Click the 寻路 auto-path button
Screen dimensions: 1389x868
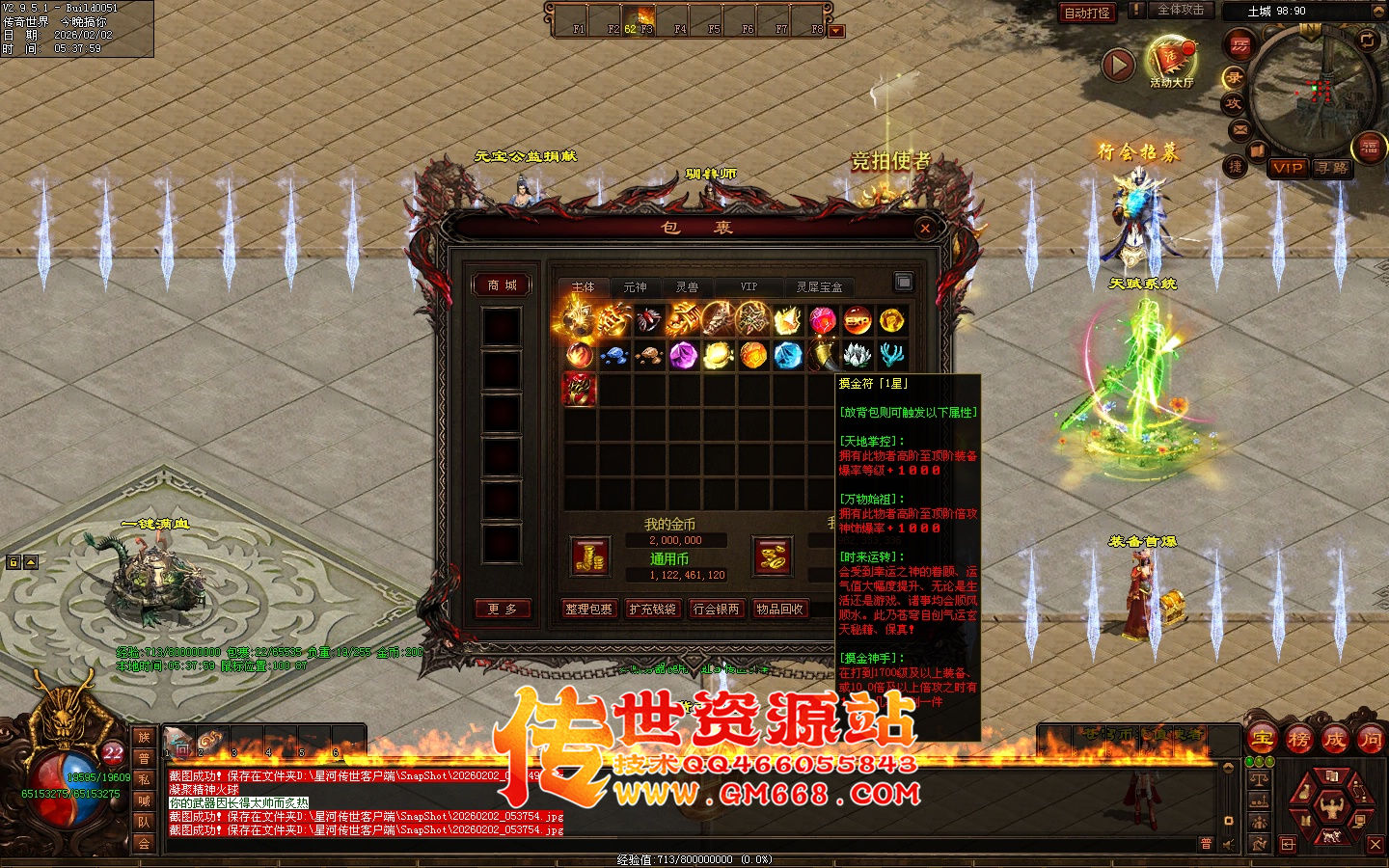[x=1332, y=170]
